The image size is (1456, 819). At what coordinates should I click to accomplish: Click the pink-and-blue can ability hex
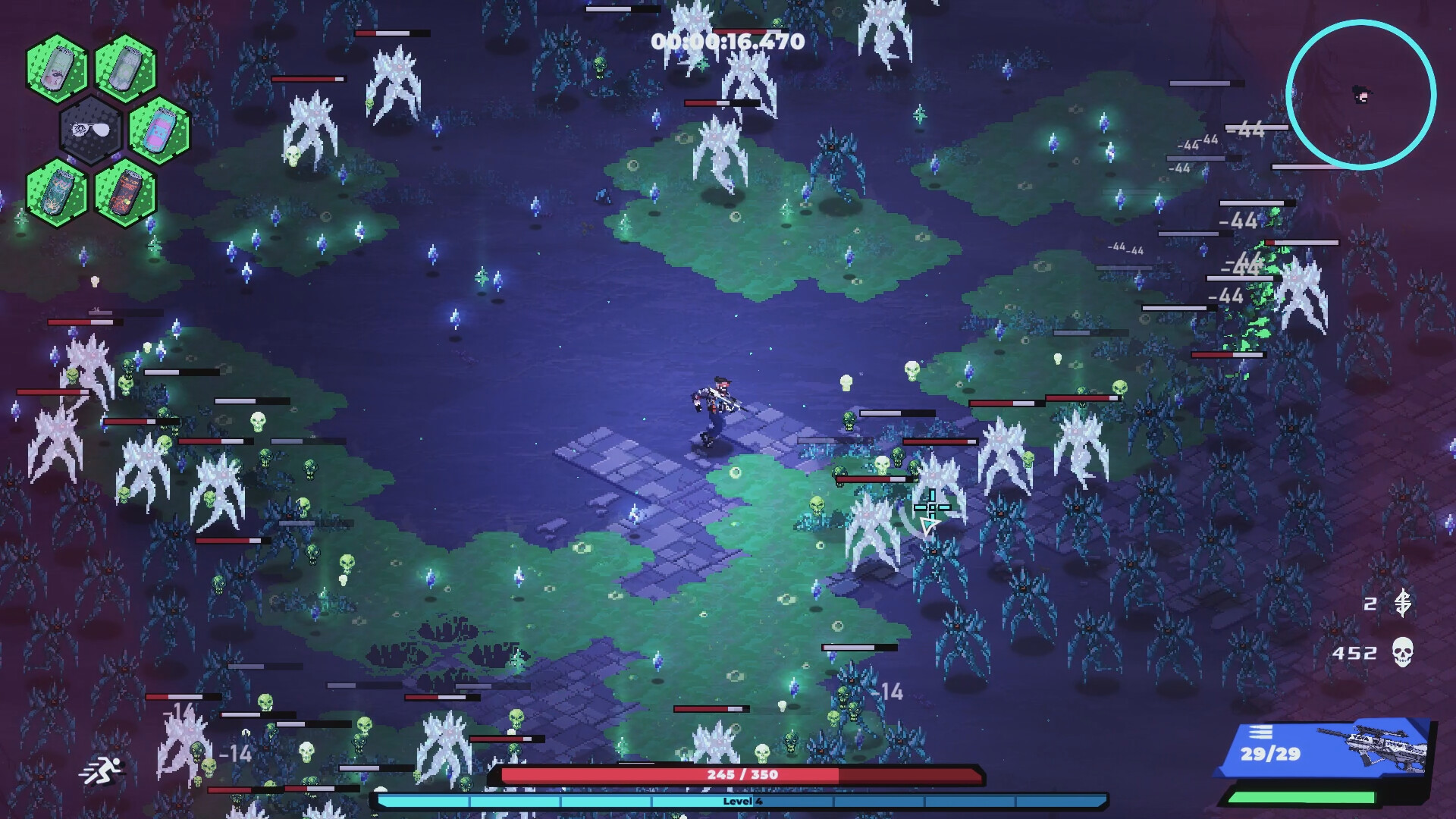[x=158, y=130]
